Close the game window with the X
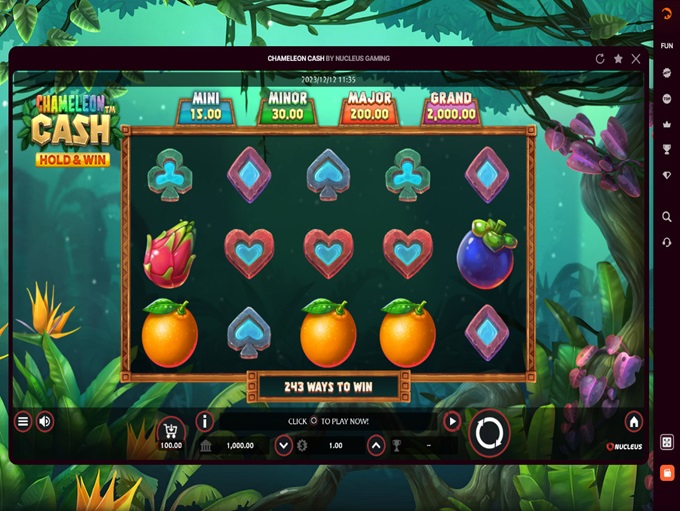This screenshot has width=680, height=511. point(637,58)
